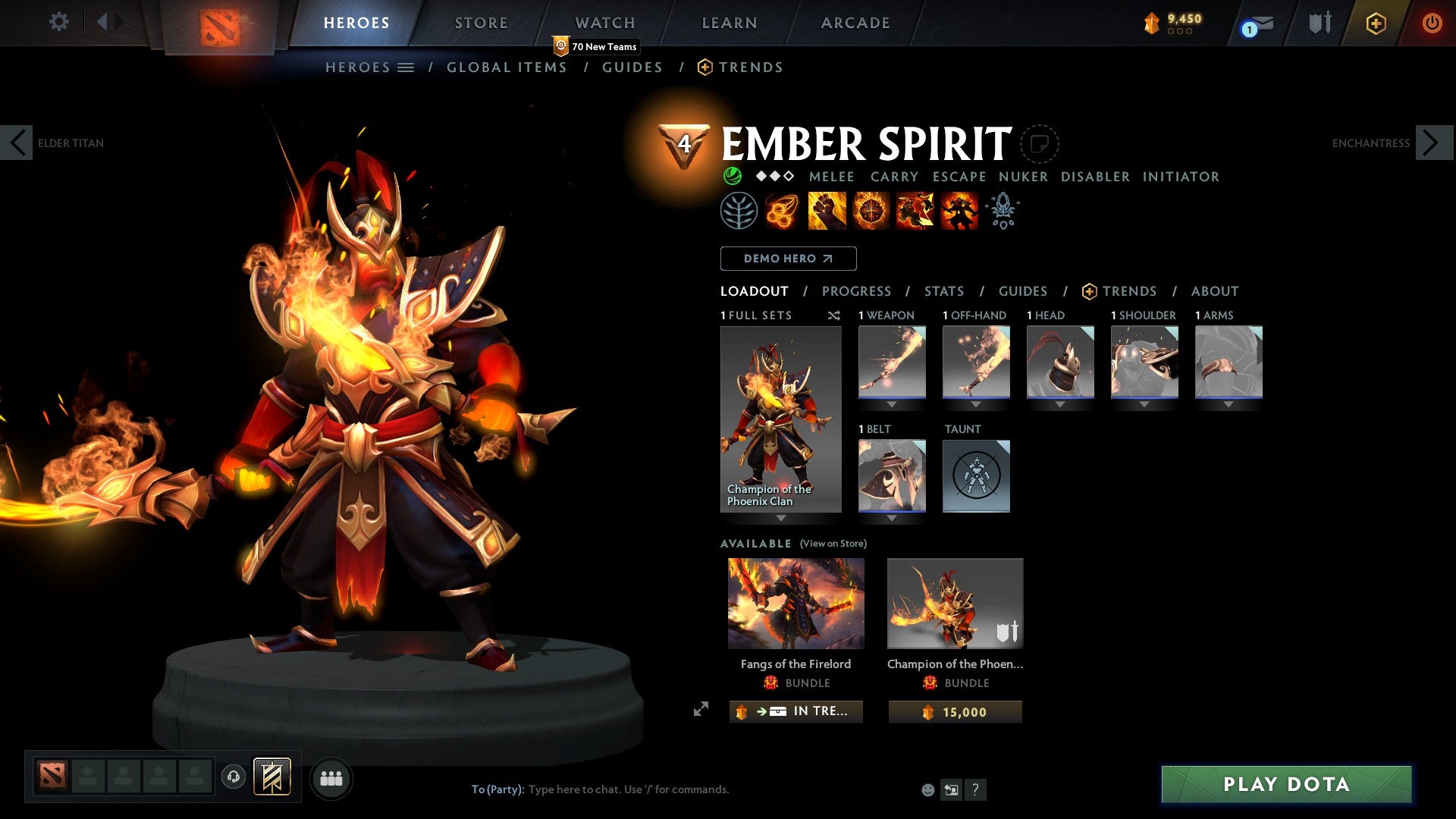
Task: Open the emoticon picker next to chat
Action: click(927, 789)
